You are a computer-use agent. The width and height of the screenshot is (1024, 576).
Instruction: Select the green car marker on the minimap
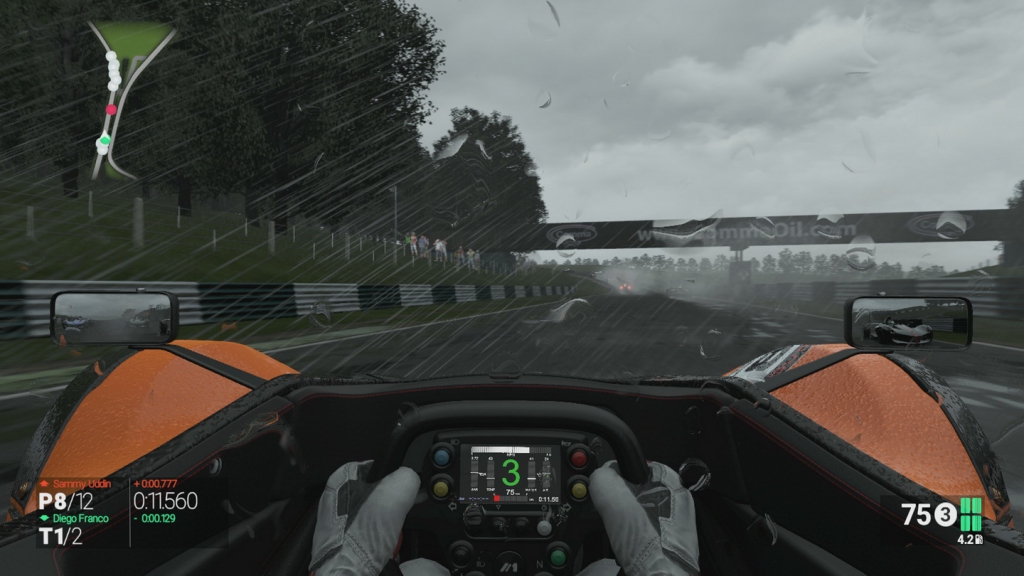pyautogui.click(x=104, y=141)
